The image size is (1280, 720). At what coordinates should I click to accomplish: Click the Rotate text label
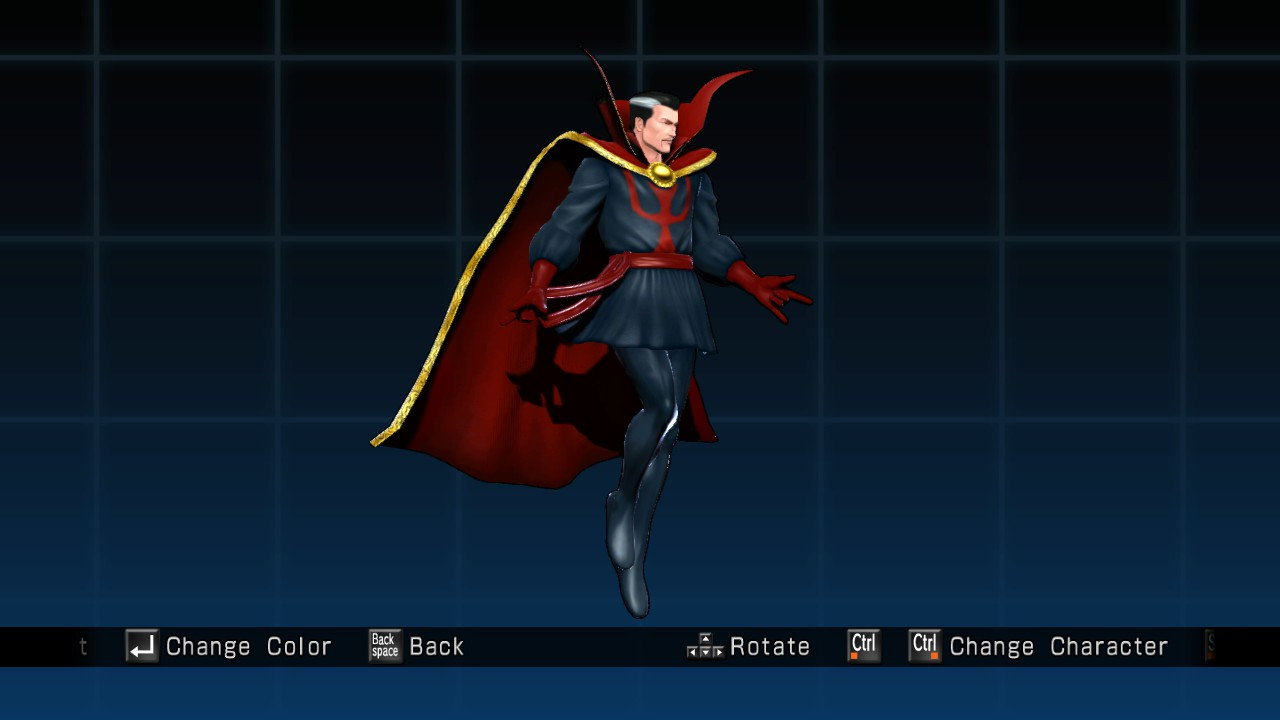tap(770, 647)
